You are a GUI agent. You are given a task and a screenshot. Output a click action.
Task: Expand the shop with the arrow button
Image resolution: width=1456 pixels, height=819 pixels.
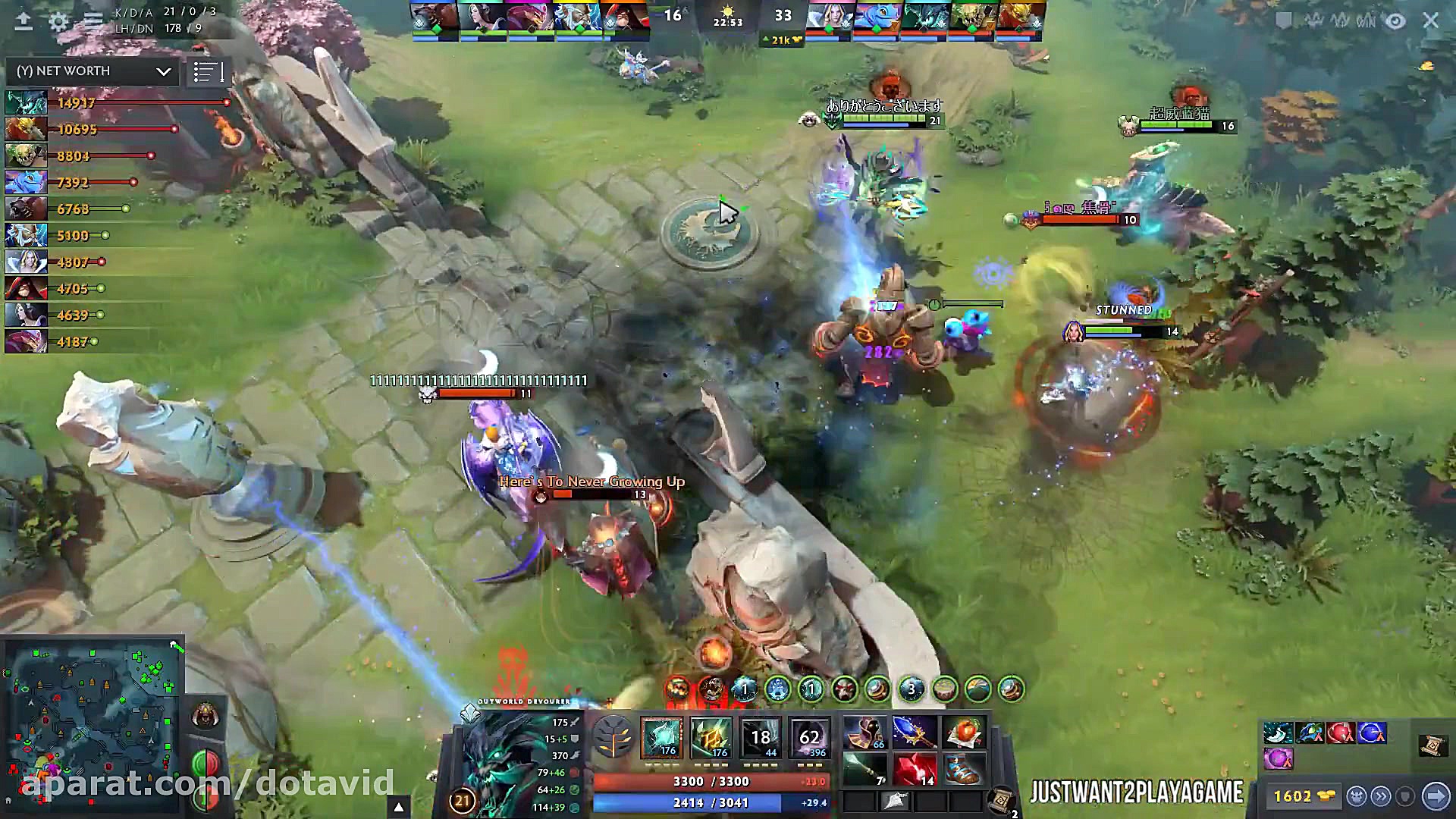(x=1436, y=797)
